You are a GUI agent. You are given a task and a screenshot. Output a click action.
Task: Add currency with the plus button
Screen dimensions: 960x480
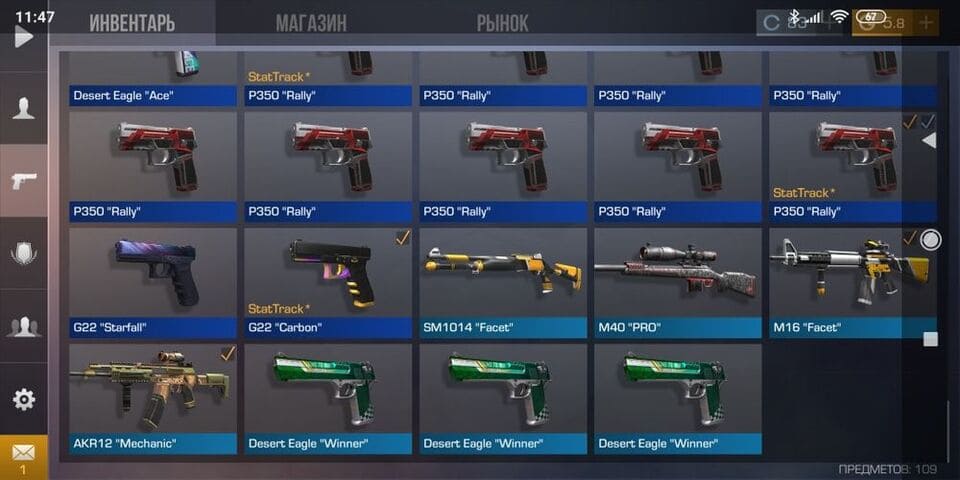click(x=926, y=22)
